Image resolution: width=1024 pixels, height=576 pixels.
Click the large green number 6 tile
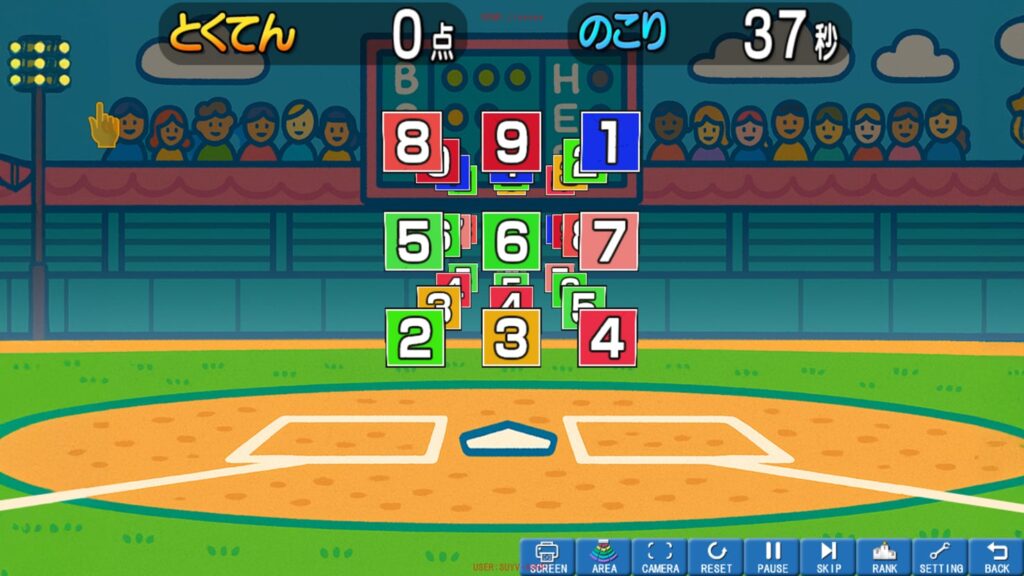[511, 241]
